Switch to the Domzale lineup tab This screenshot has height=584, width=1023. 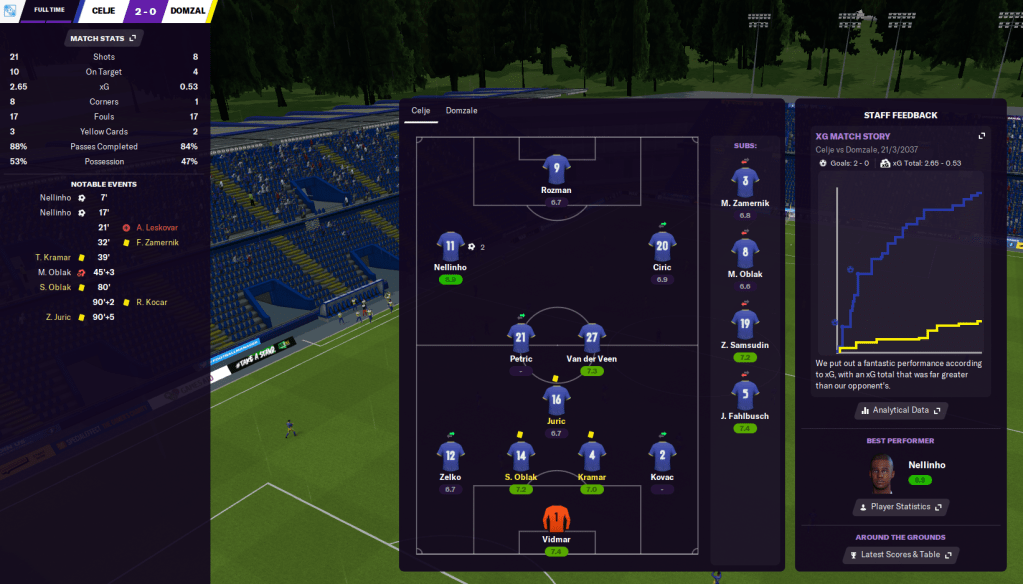pos(461,110)
